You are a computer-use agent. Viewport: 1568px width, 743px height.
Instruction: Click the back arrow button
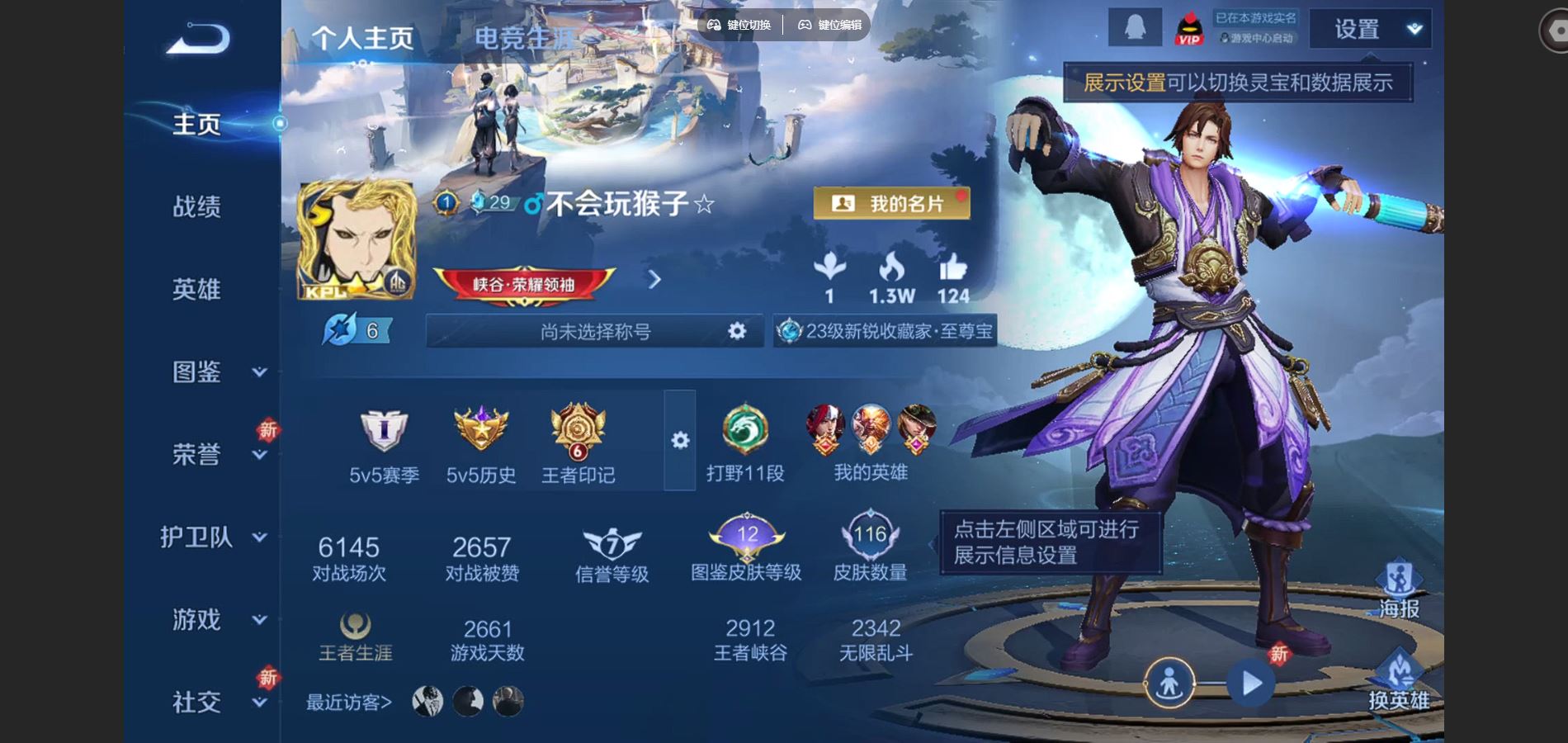coord(197,39)
